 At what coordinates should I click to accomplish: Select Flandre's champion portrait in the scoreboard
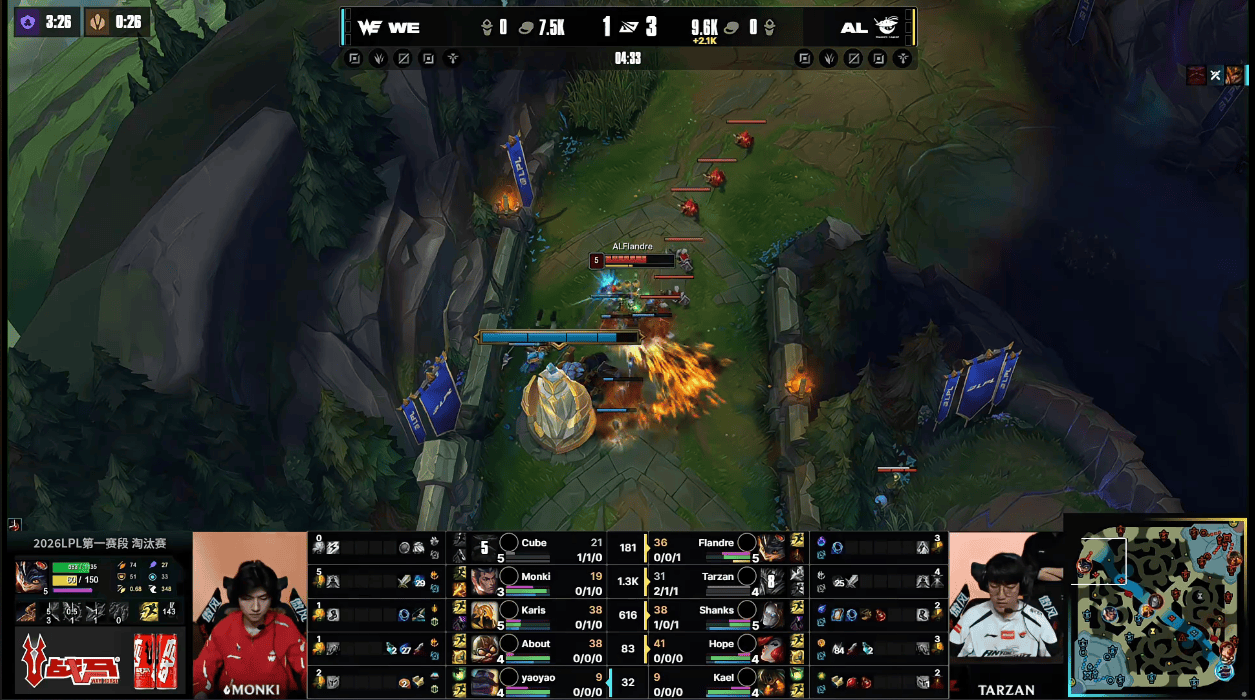[771, 548]
